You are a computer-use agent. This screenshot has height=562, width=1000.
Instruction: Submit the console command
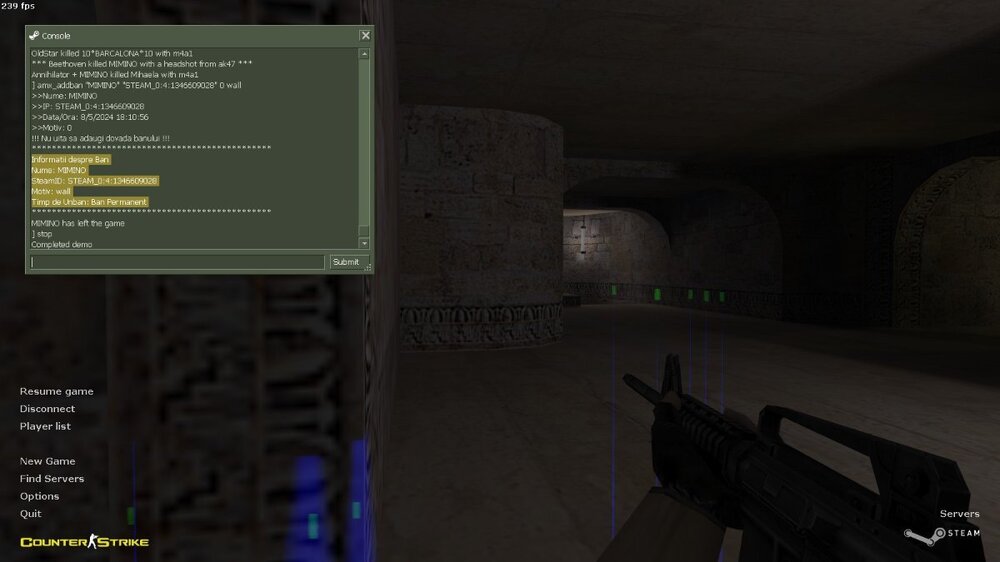pos(345,262)
